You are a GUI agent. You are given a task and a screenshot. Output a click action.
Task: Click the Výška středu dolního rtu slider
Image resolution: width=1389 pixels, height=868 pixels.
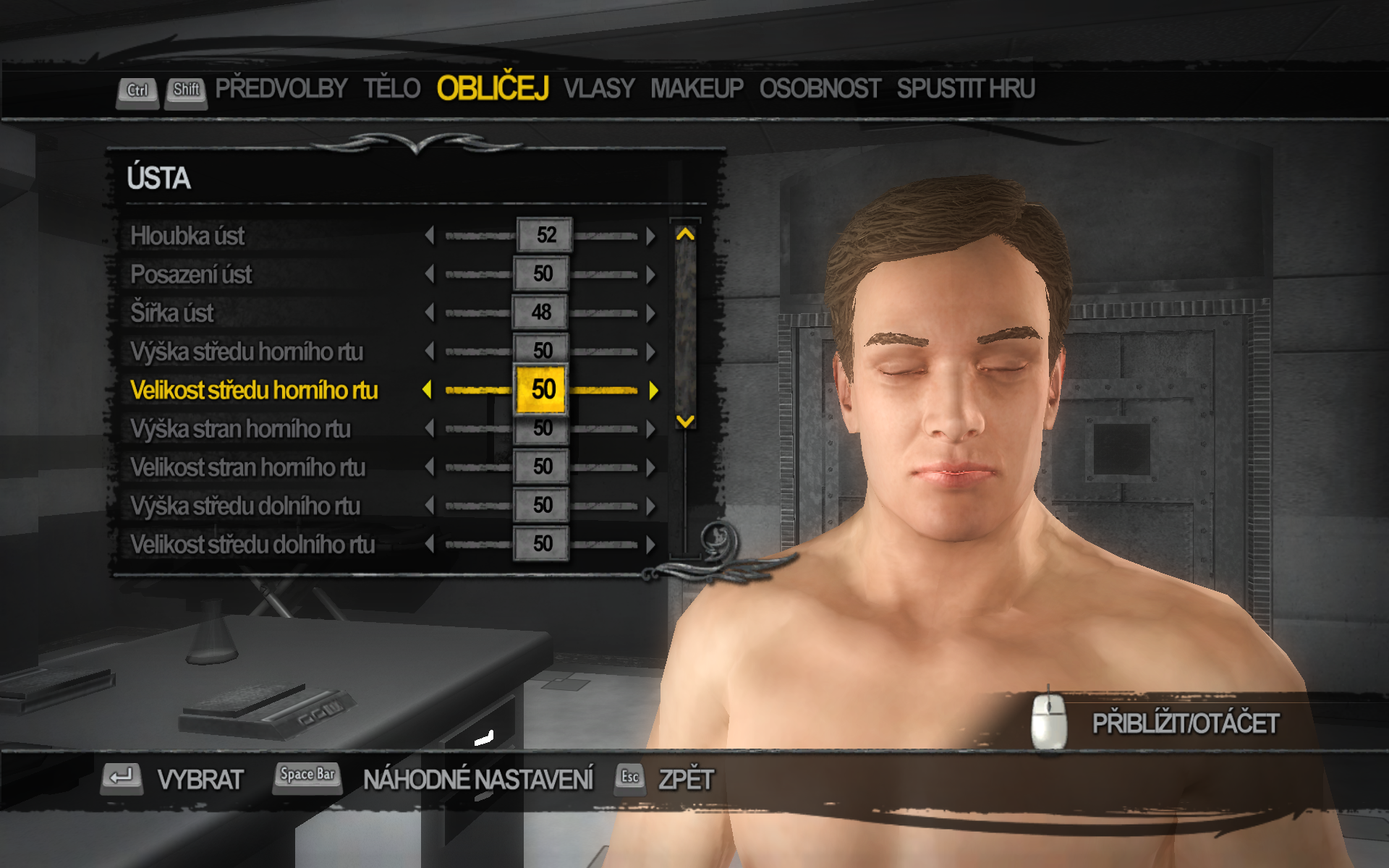541,506
